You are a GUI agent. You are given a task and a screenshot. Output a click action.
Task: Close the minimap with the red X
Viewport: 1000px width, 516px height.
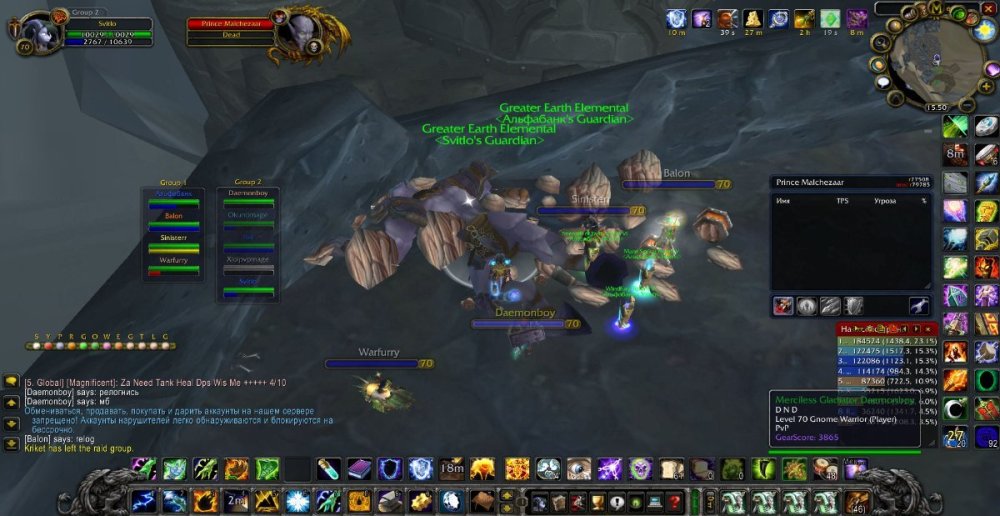point(989,8)
